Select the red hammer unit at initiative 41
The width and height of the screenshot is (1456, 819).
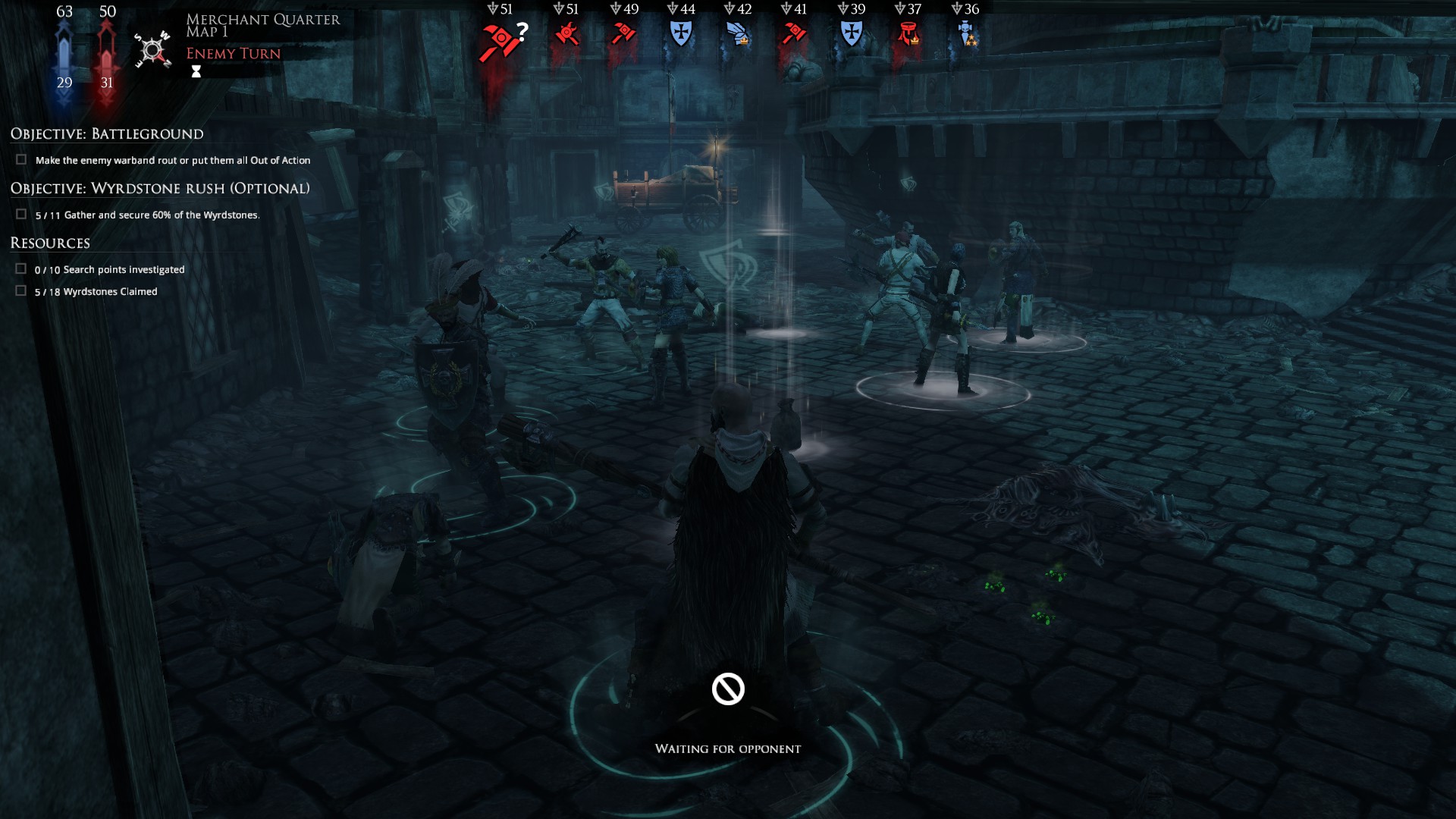point(794,33)
